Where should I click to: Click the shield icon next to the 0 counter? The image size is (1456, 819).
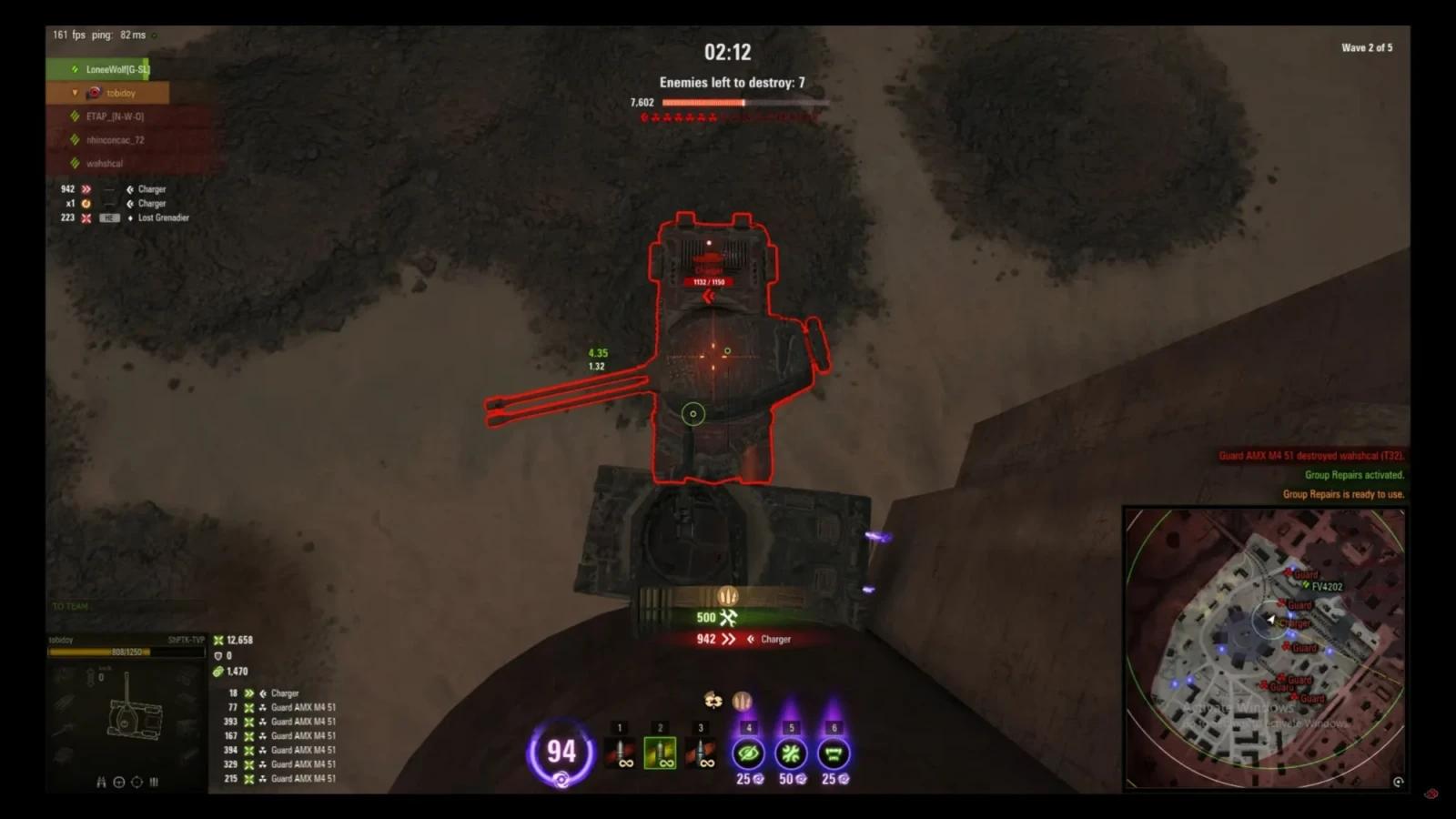[x=217, y=655]
